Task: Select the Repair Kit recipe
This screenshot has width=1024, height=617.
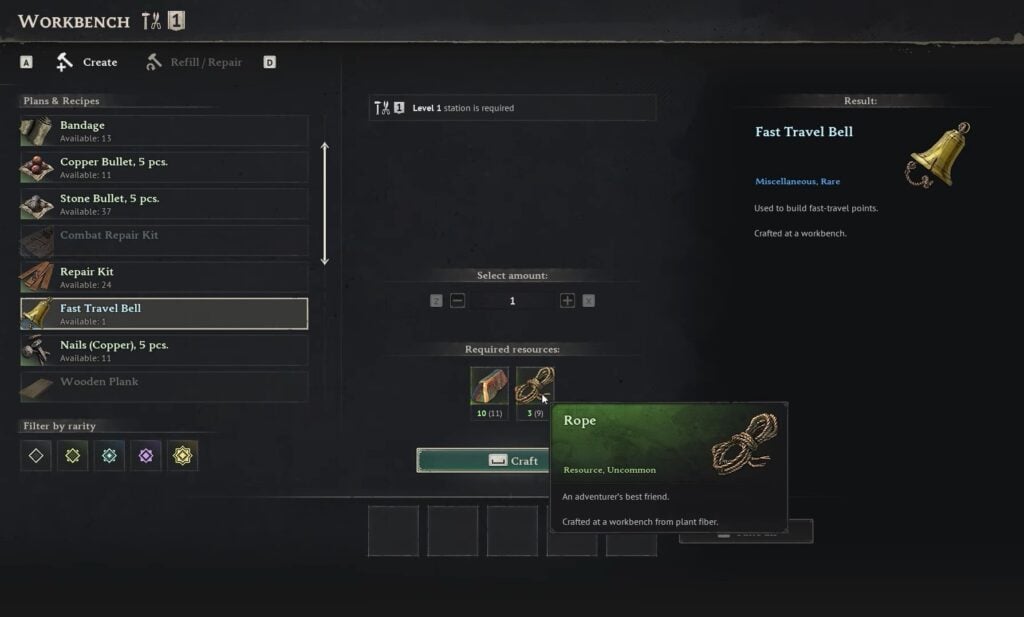Action: pyautogui.click(x=164, y=277)
